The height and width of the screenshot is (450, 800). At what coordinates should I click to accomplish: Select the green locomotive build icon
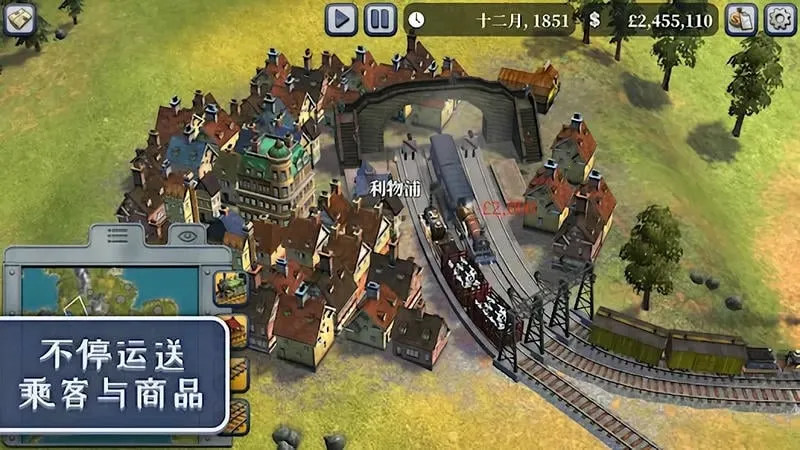click(231, 288)
